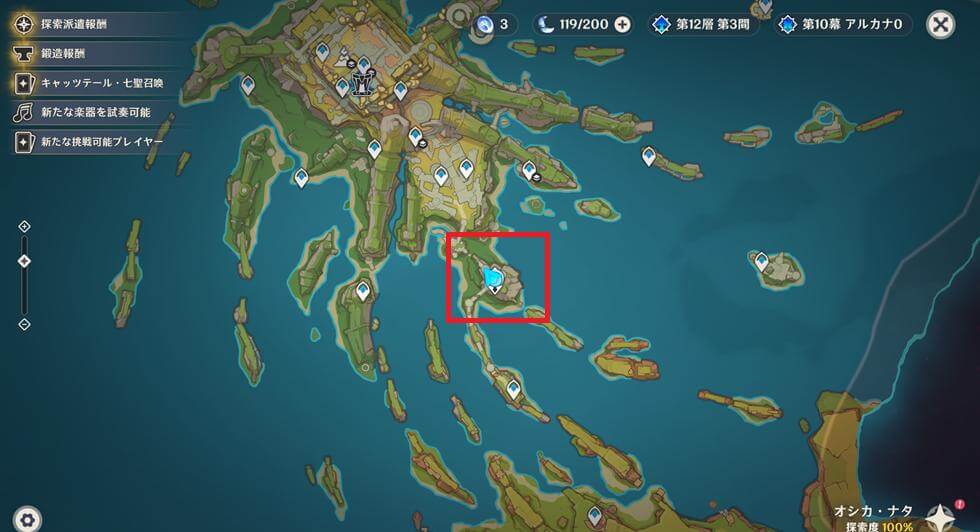Zoom out using the map slider minus
Viewport: 980px width, 532px height.
[x=25, y=324]
